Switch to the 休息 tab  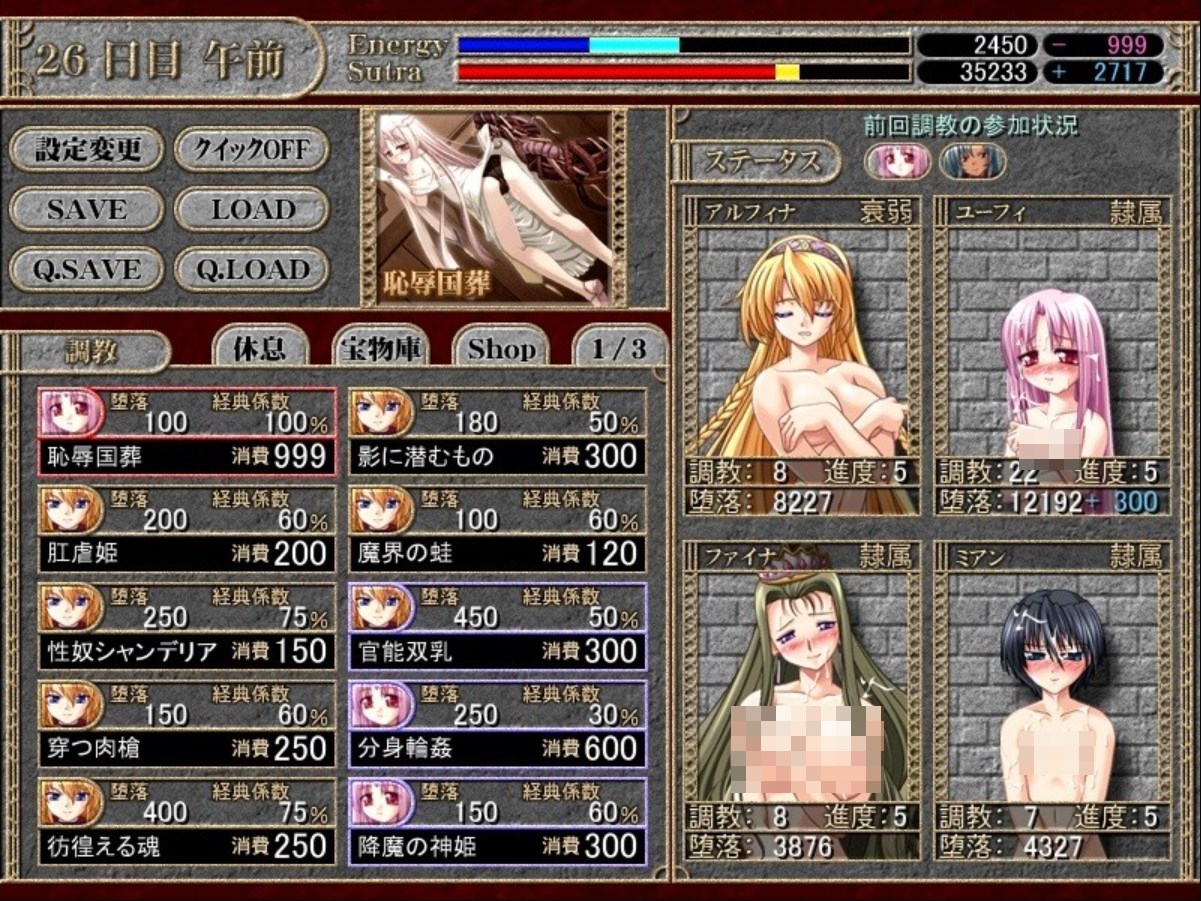[259, 349]
